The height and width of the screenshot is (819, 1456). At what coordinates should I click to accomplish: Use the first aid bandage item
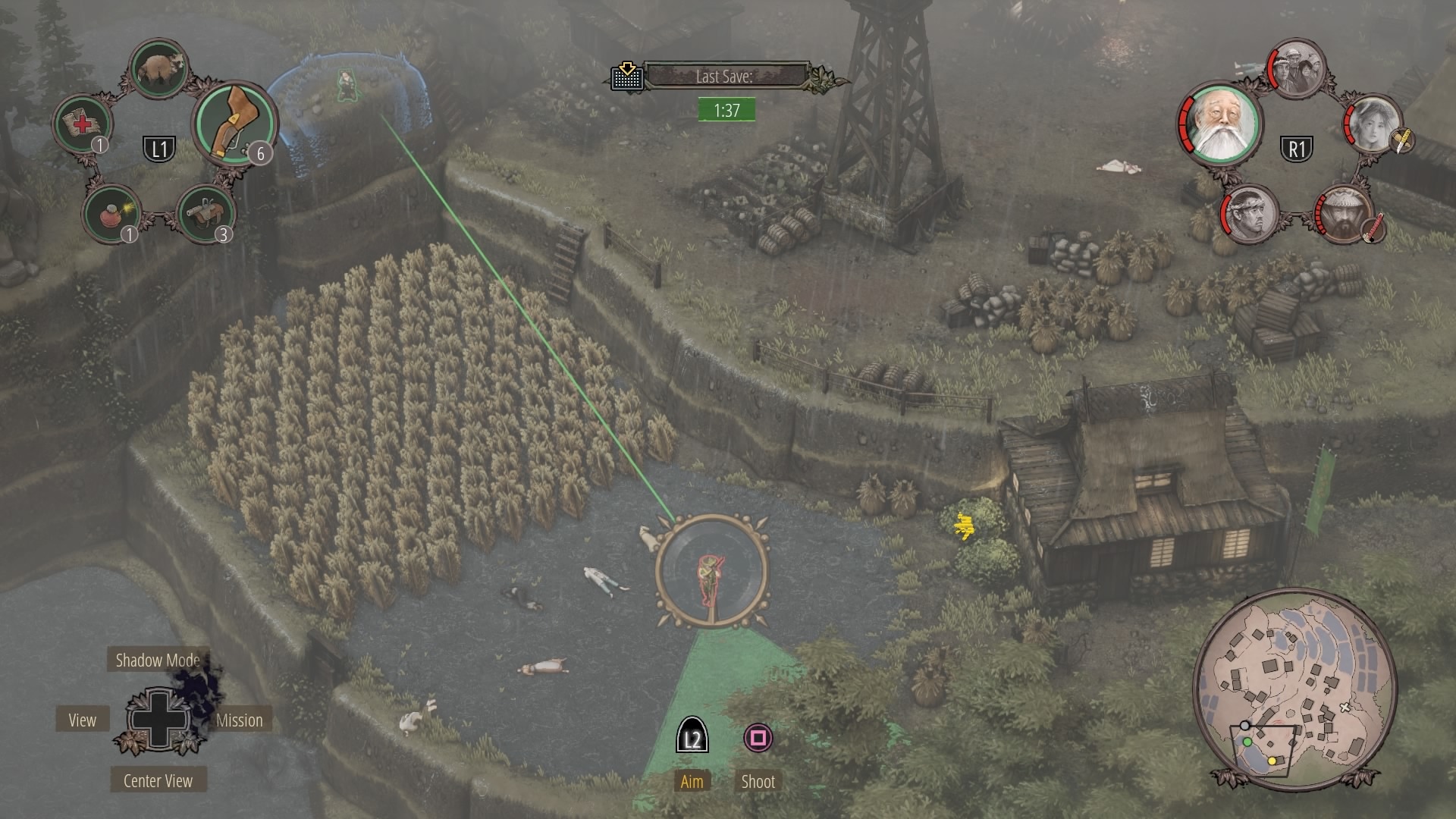pos(83,122)
